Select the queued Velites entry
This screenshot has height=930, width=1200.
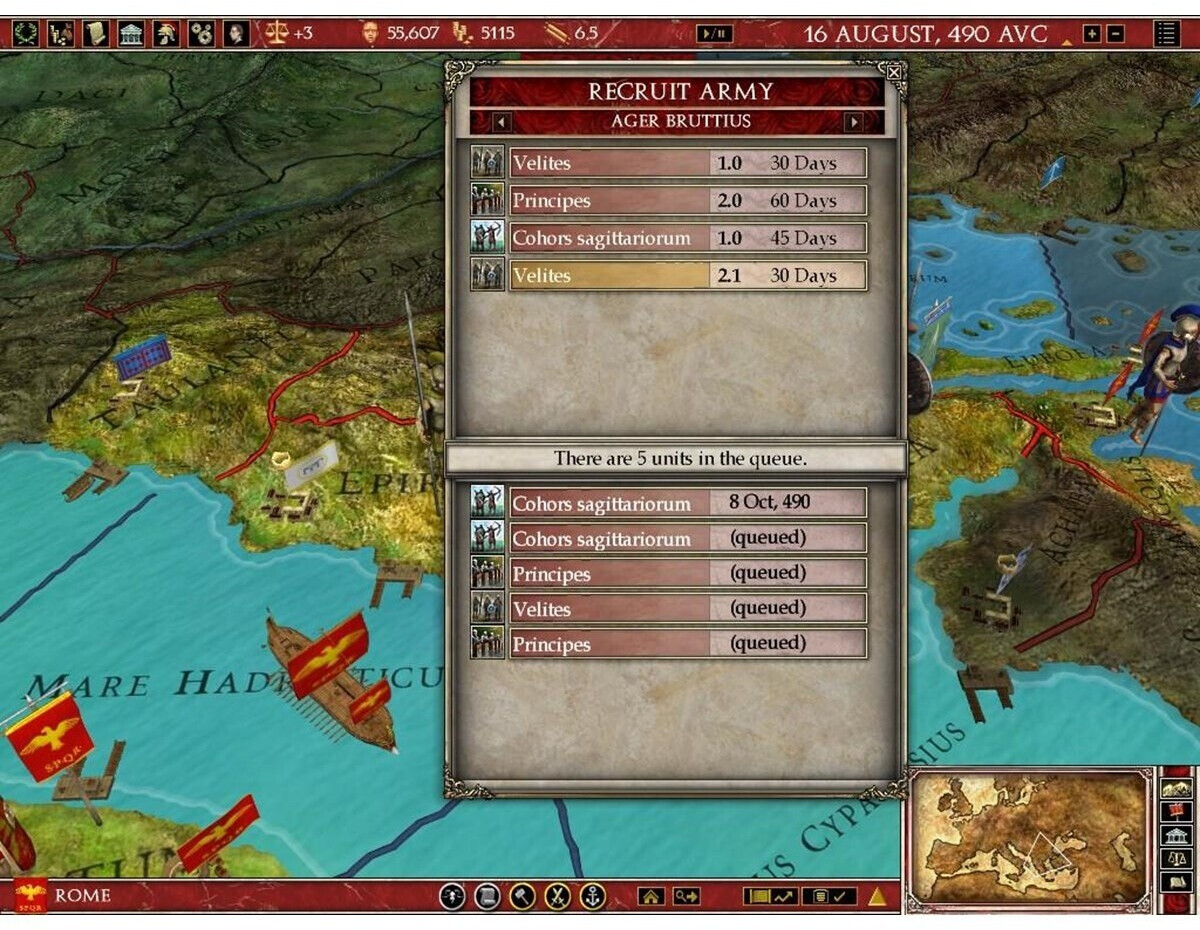point(688,608)
